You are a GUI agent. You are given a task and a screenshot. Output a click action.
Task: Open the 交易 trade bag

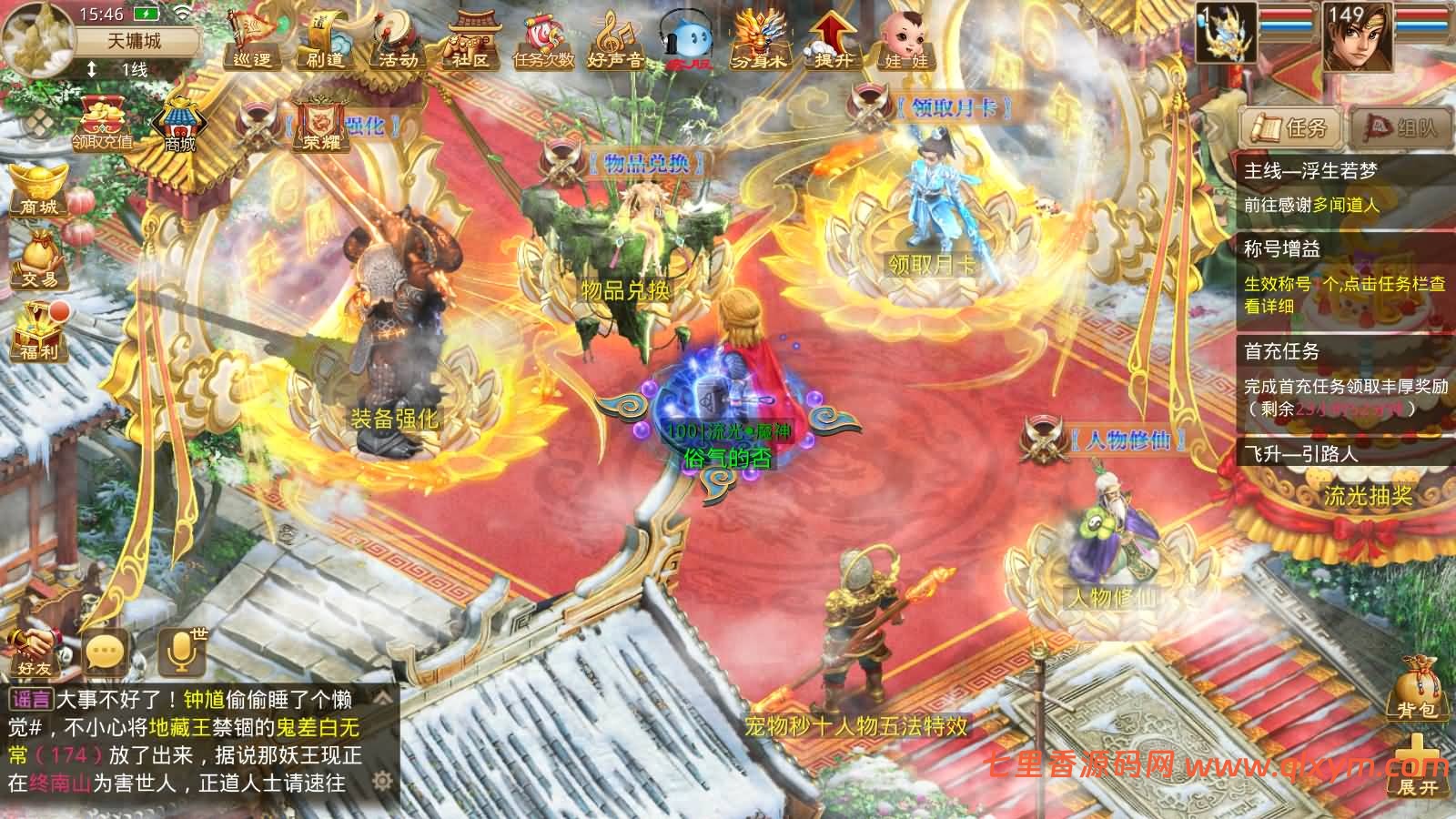(x=39, y=259)
